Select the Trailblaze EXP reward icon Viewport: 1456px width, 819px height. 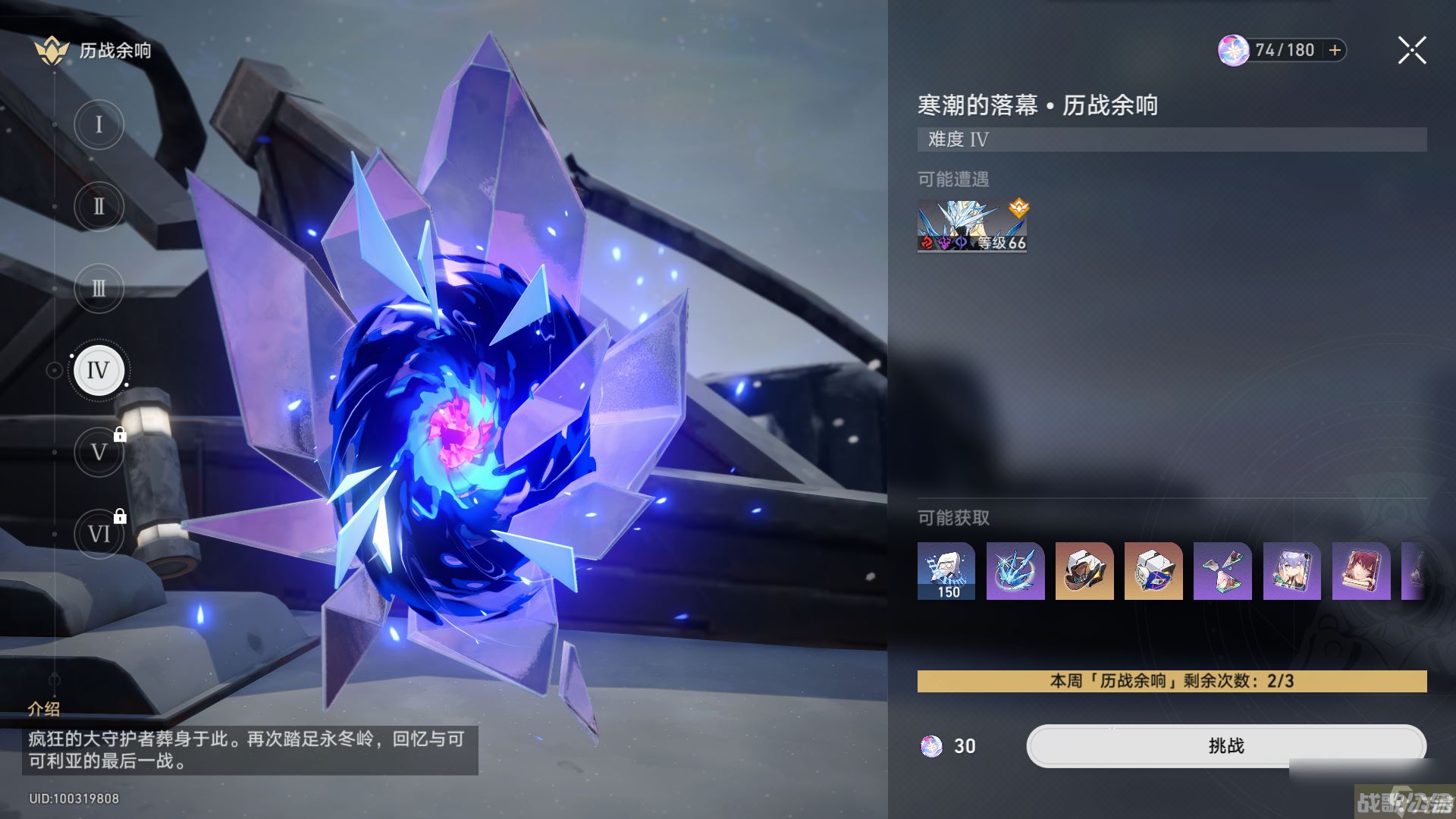pos(946,573)
